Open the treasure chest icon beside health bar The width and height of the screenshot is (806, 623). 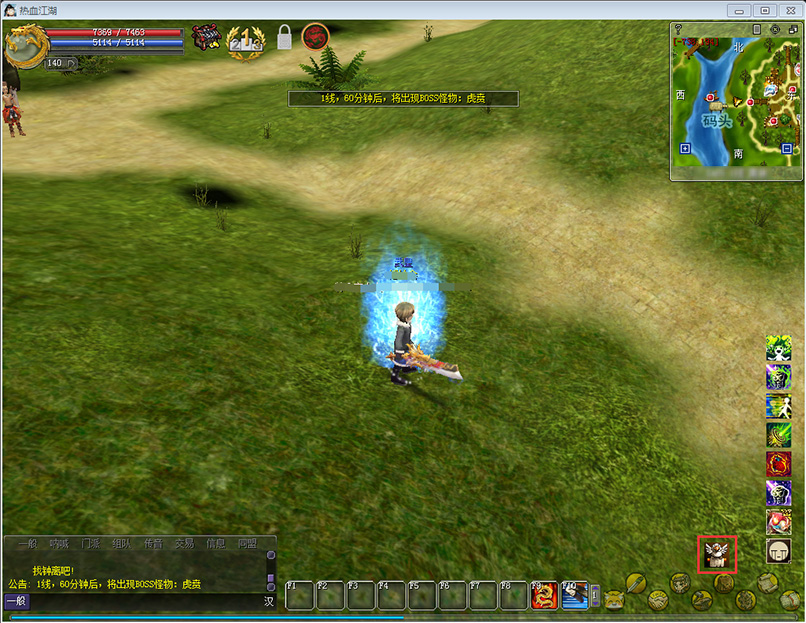click(x=207, y=38)
